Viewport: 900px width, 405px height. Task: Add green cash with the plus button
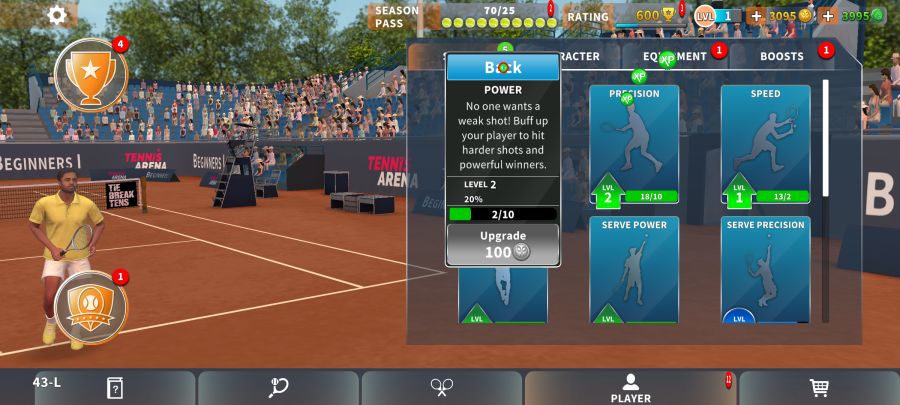click(828, 16)
